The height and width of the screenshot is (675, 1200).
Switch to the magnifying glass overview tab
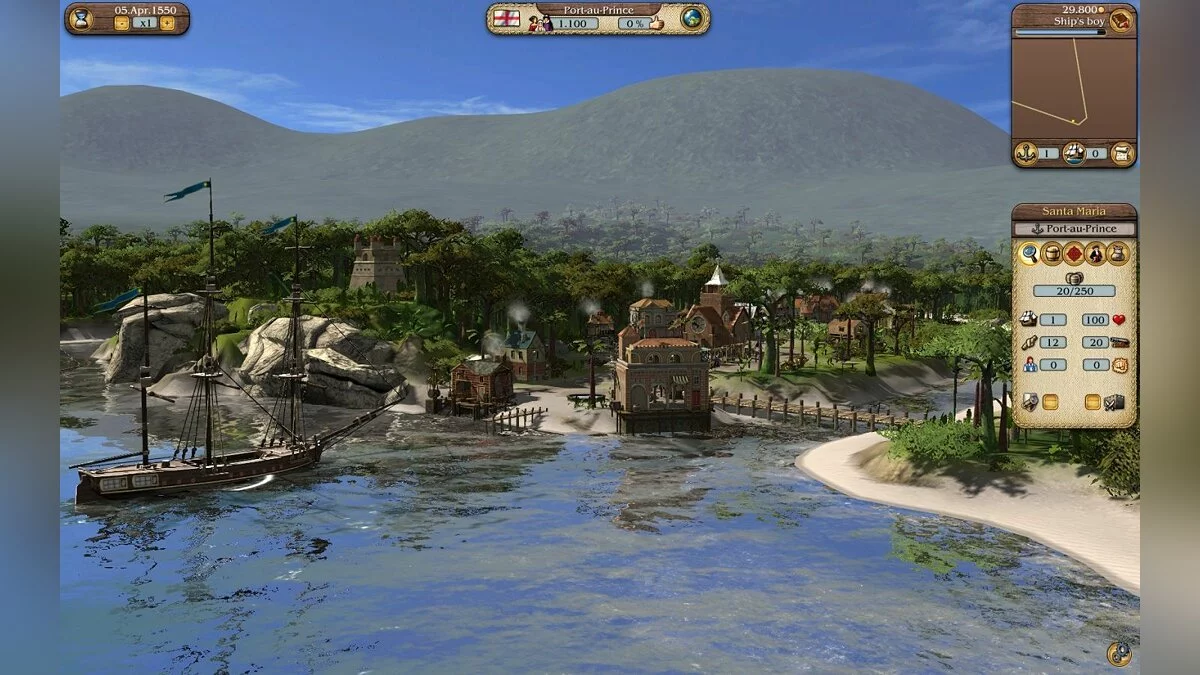1029,253
